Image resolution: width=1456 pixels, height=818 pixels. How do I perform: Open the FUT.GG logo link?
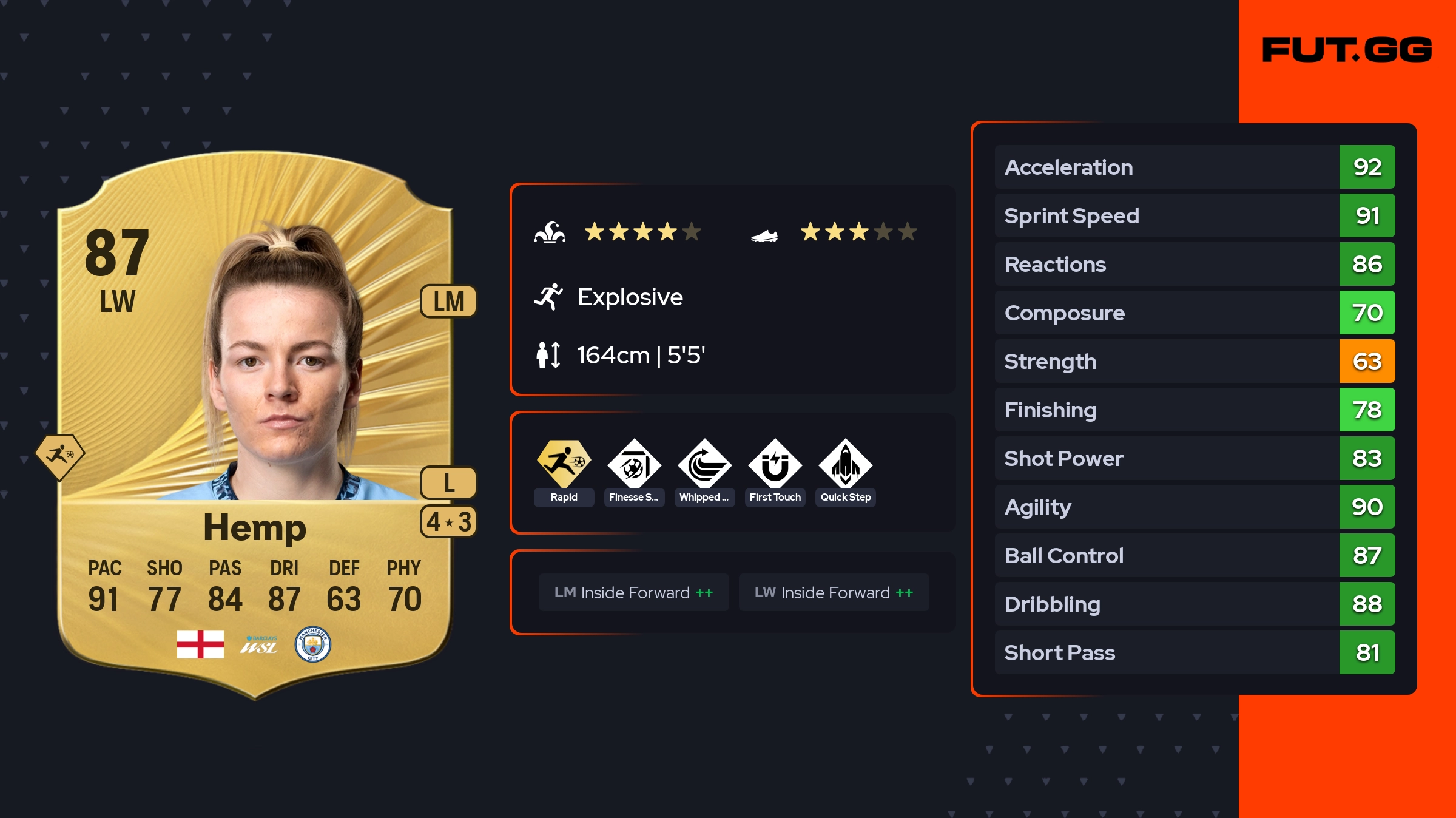1347,50
